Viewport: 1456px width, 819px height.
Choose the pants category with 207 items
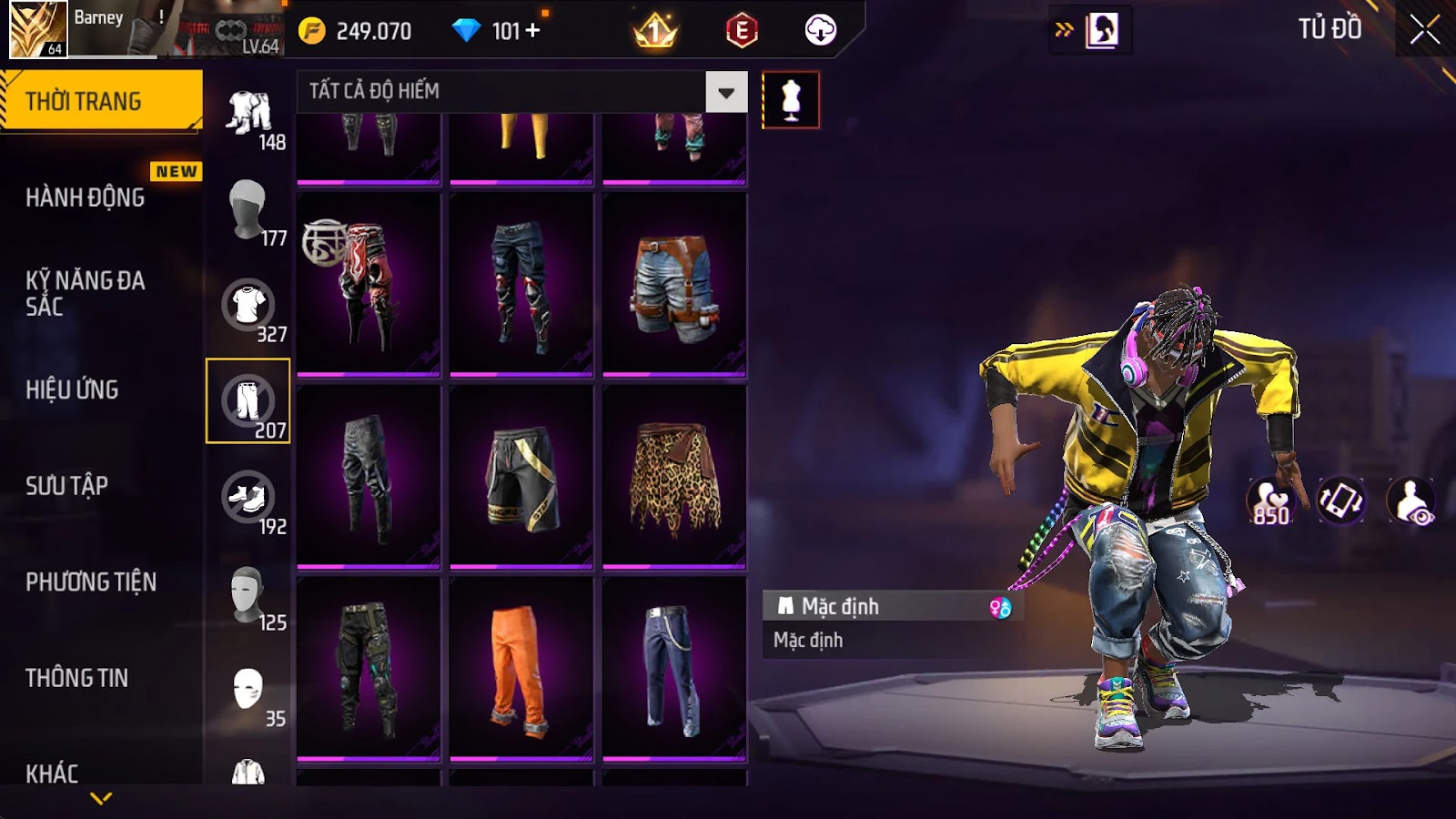coord(248,401)
